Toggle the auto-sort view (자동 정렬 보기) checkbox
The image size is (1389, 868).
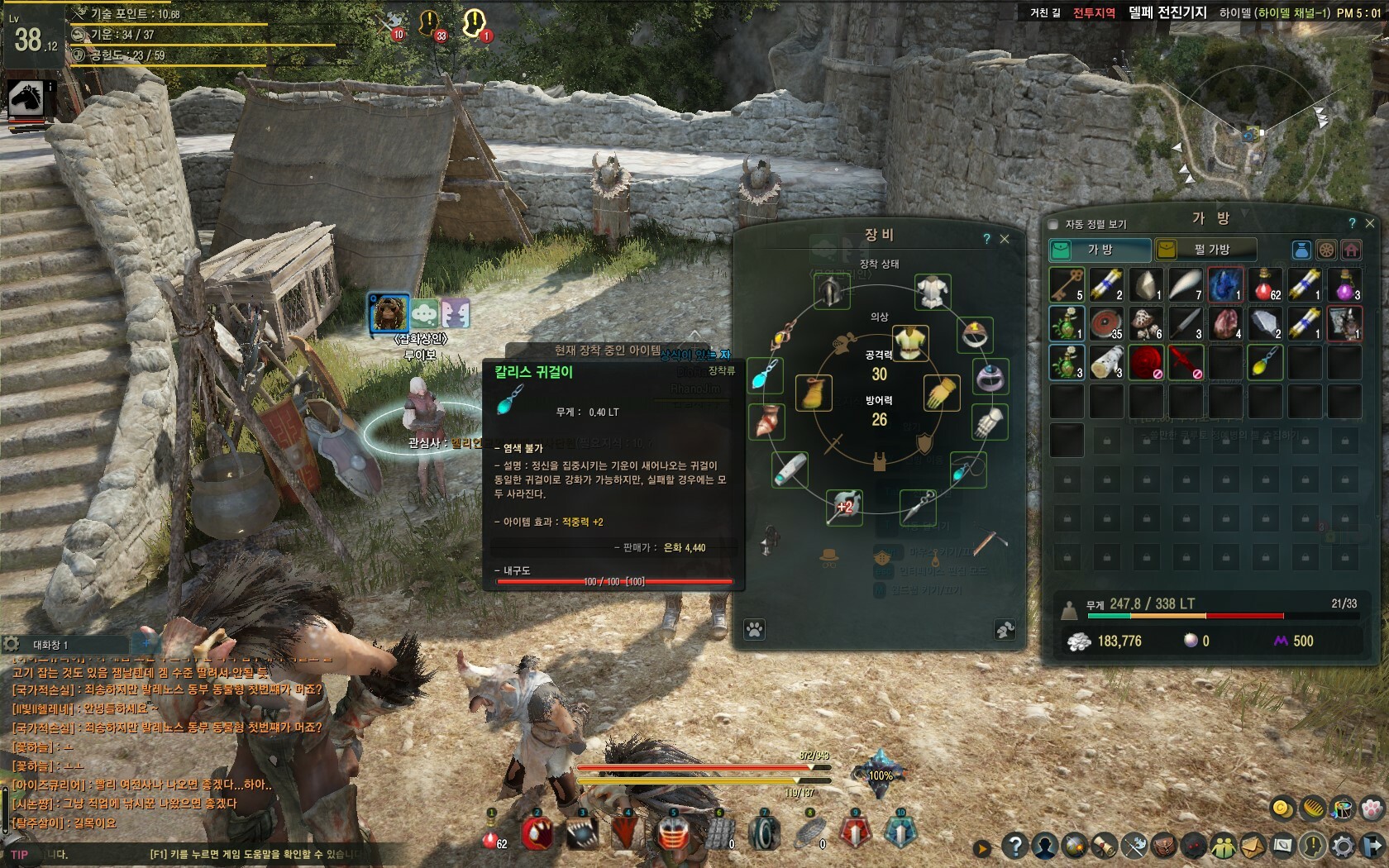[1053, 224]
